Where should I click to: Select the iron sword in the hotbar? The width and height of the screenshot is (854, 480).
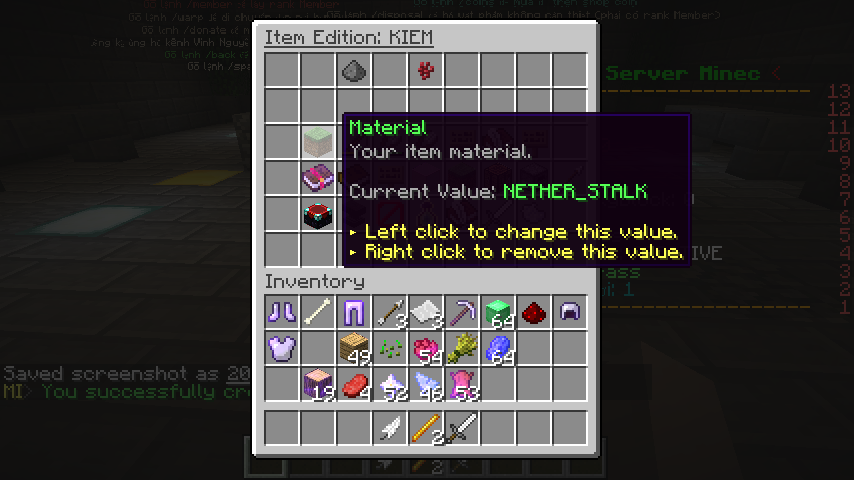pyautogui.click(x=461, y=430)
